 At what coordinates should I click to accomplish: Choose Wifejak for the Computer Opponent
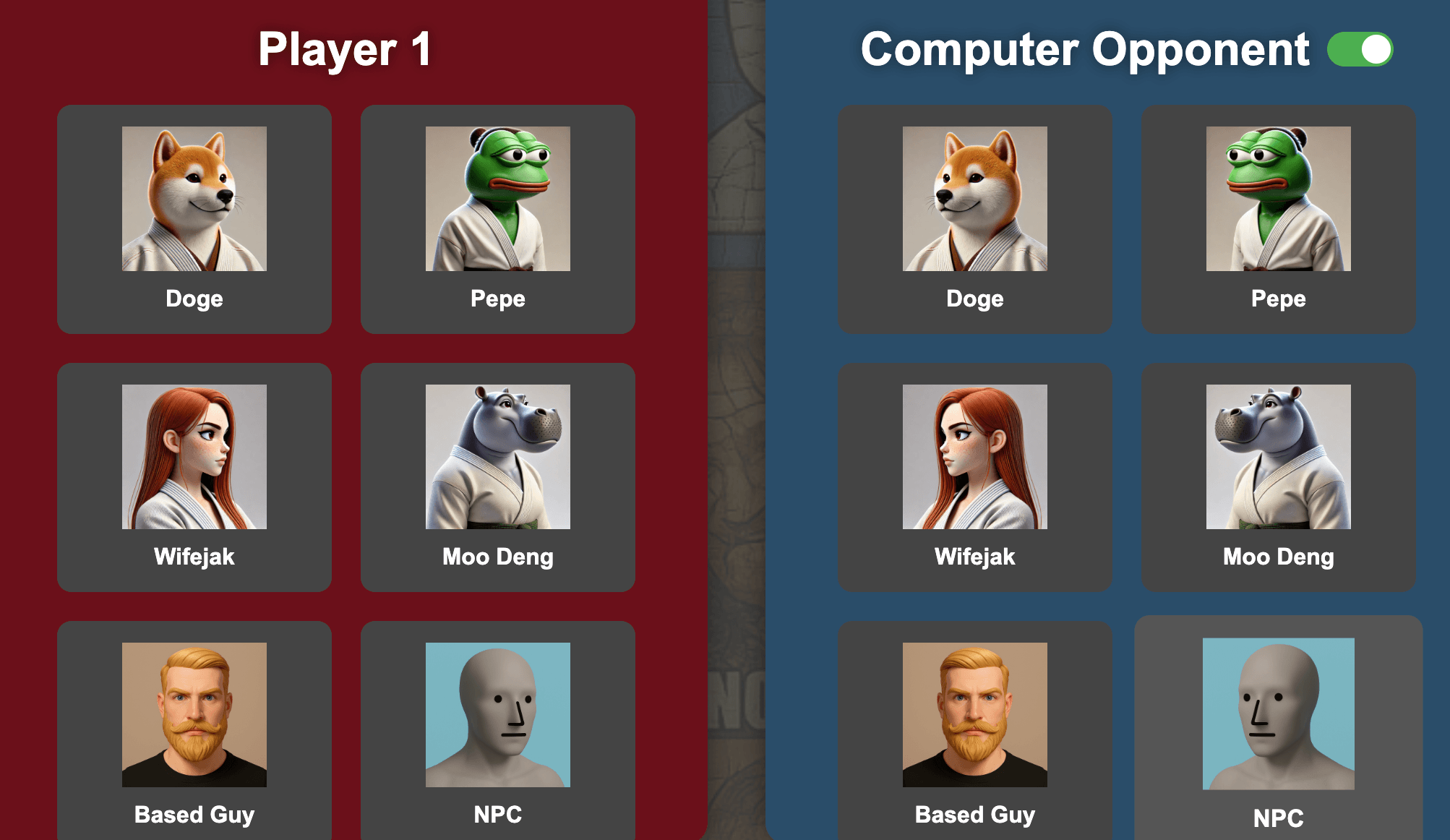[975, 477]
